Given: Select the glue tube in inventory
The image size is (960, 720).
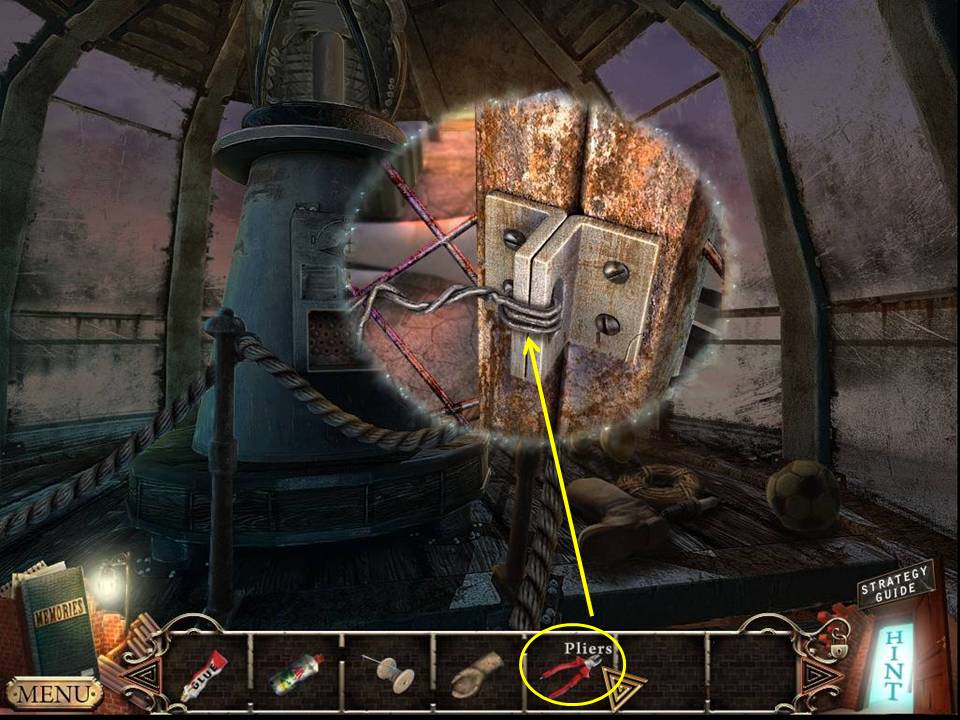Looking at the screenshot, I should coord(203,676).
